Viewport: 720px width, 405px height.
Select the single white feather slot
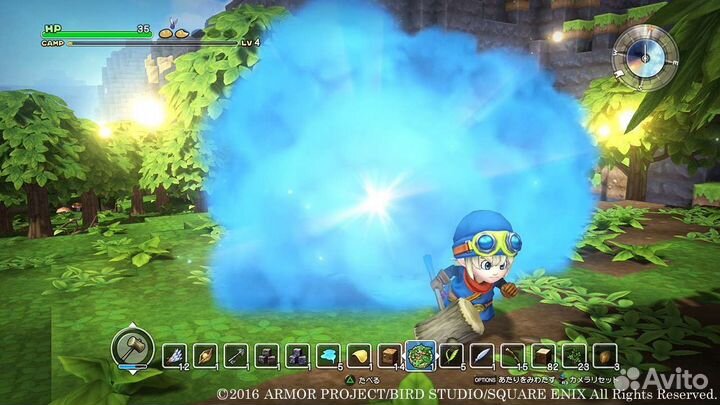(x=482, y=354)
